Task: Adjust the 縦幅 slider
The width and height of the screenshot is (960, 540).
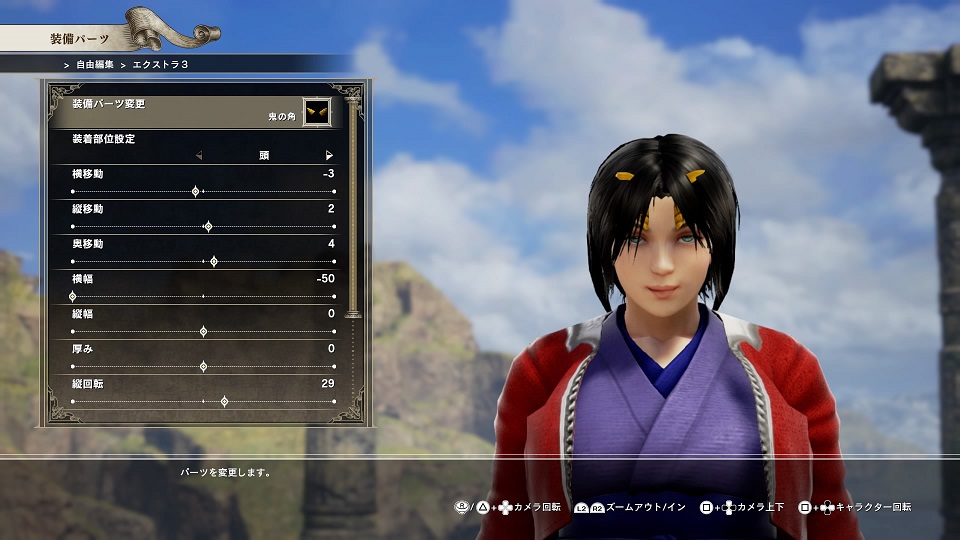Action: point(203,331)
